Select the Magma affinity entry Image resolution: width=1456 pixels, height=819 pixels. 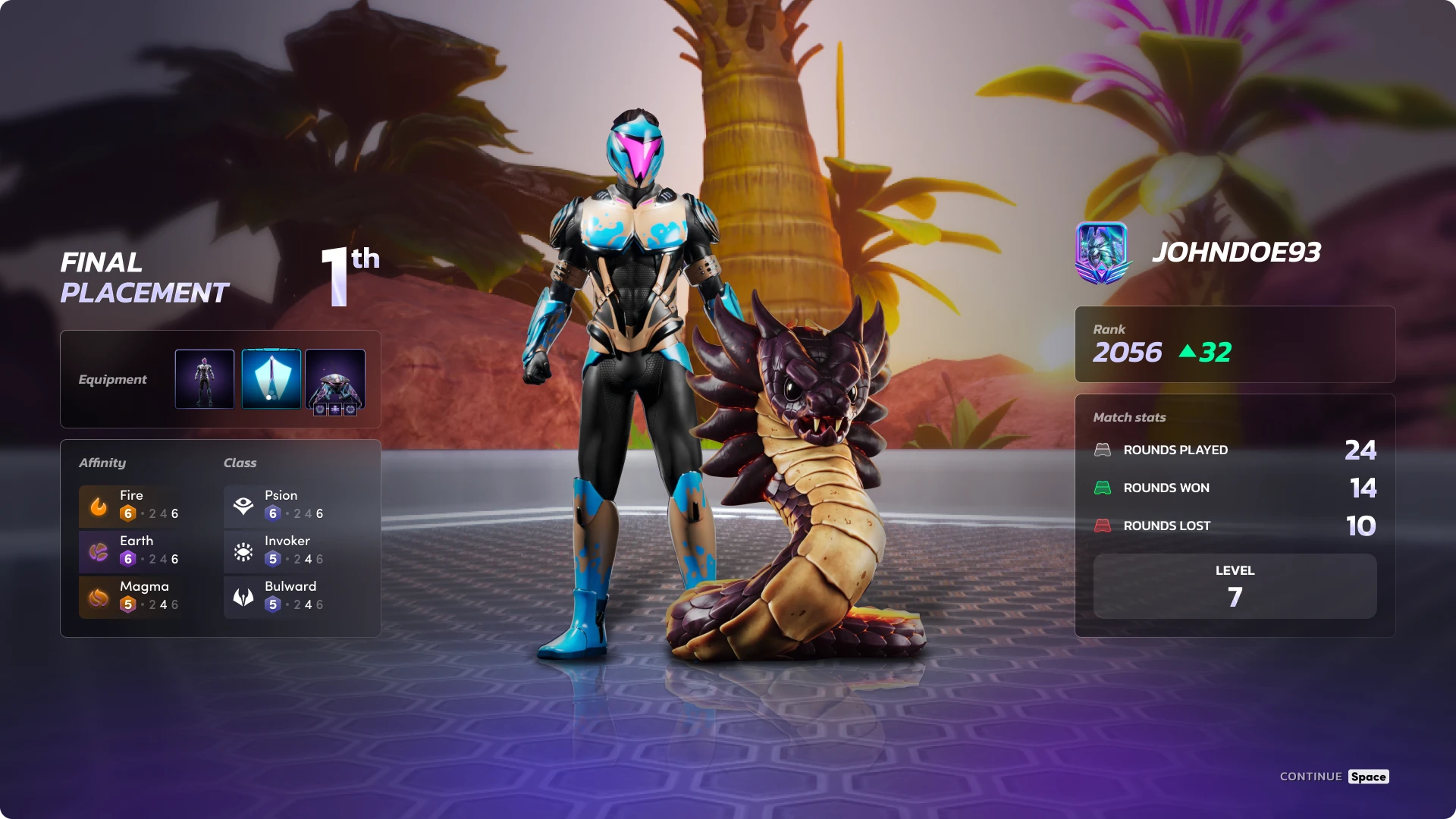[x=130, y=597]
